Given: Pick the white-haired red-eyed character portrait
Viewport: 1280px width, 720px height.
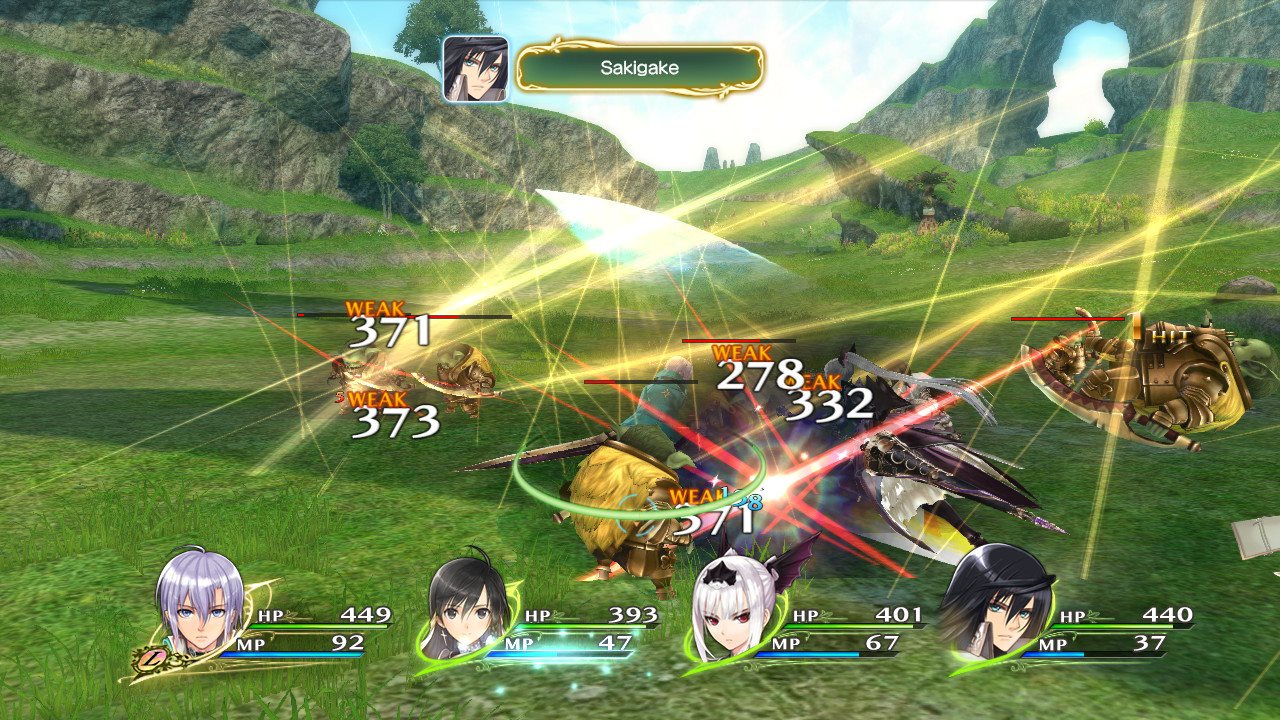Looking at the screenshot, I should click(731, 612).
